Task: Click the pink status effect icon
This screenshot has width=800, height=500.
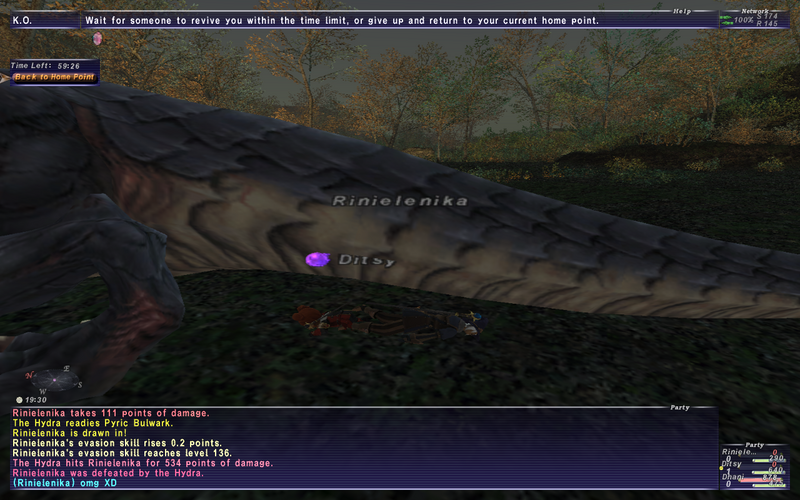Action: tap(97, 38)
